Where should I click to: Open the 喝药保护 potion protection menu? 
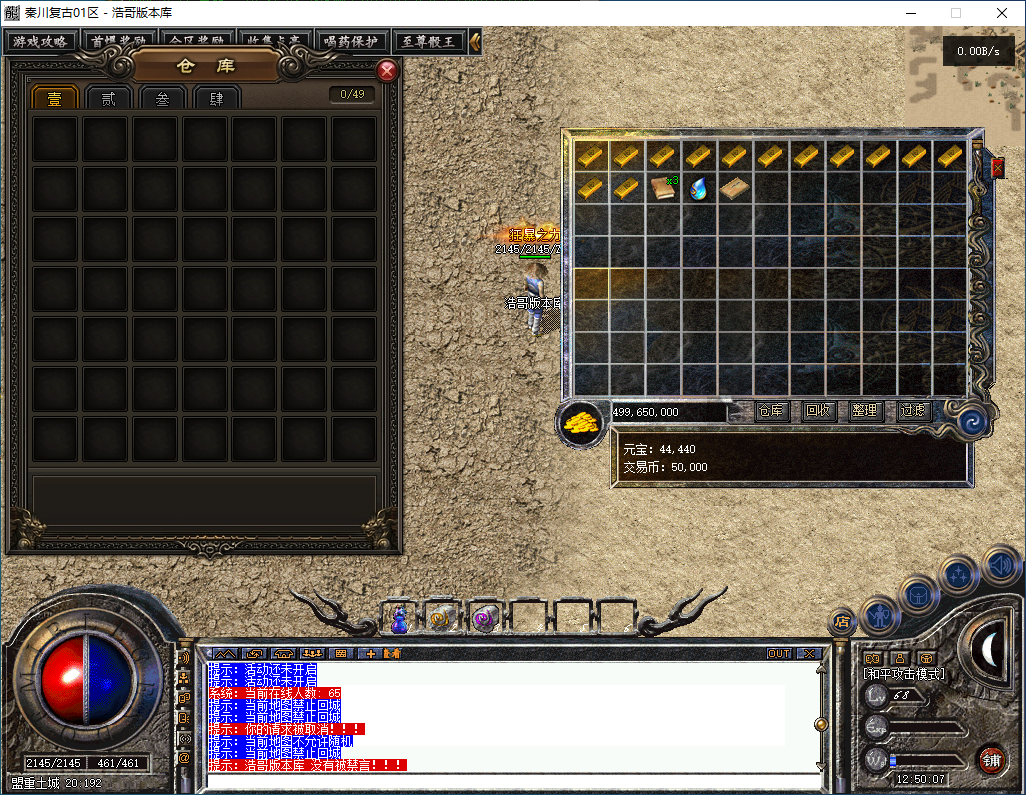(x=351, y=42)
